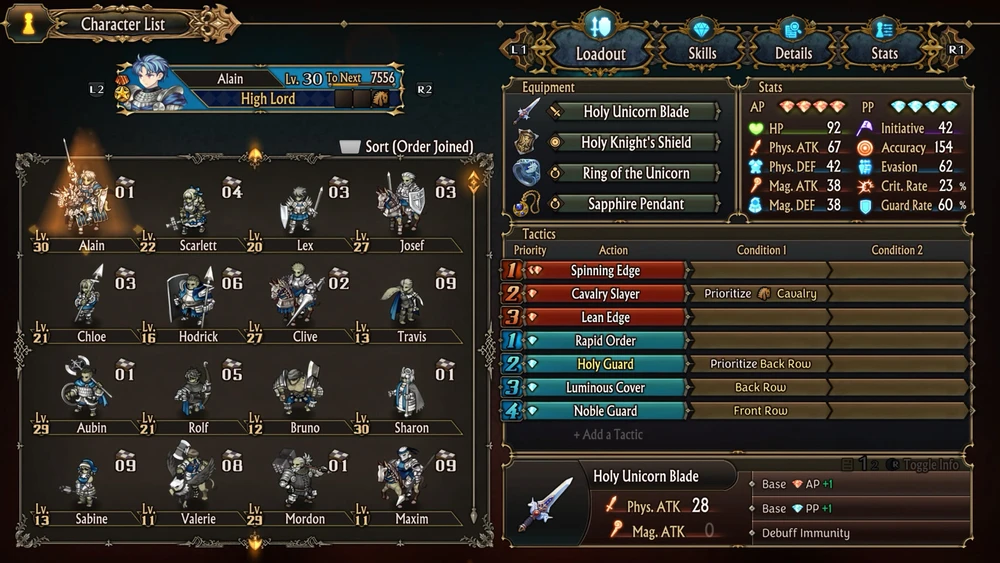Open the Sapphire Pendant accessory slot
This screenshot has height=563, width=1000.
pyautogui.click(x=635, y=204)
